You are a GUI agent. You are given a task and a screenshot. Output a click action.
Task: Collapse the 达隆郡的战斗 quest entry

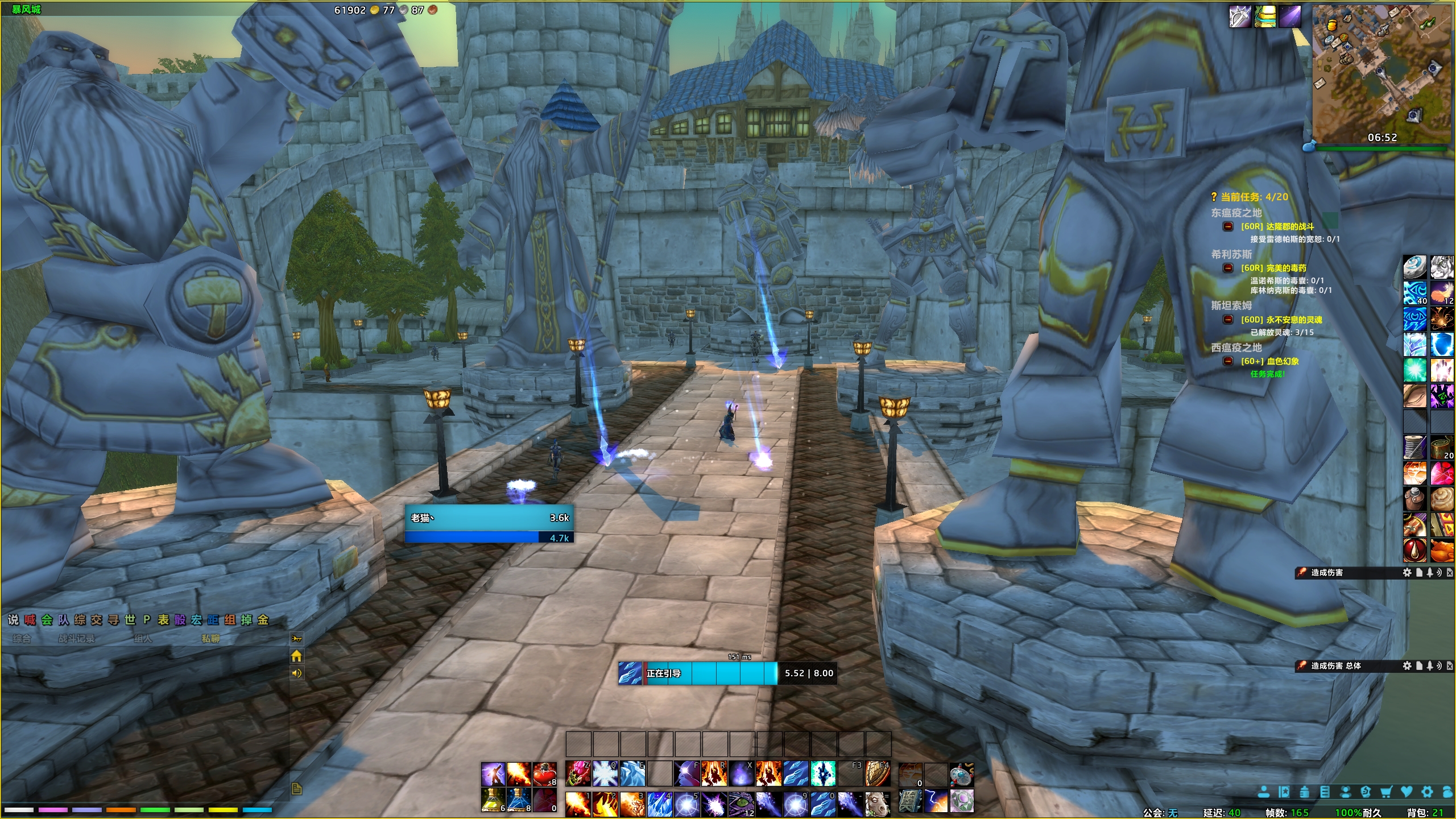point(1228,226)
